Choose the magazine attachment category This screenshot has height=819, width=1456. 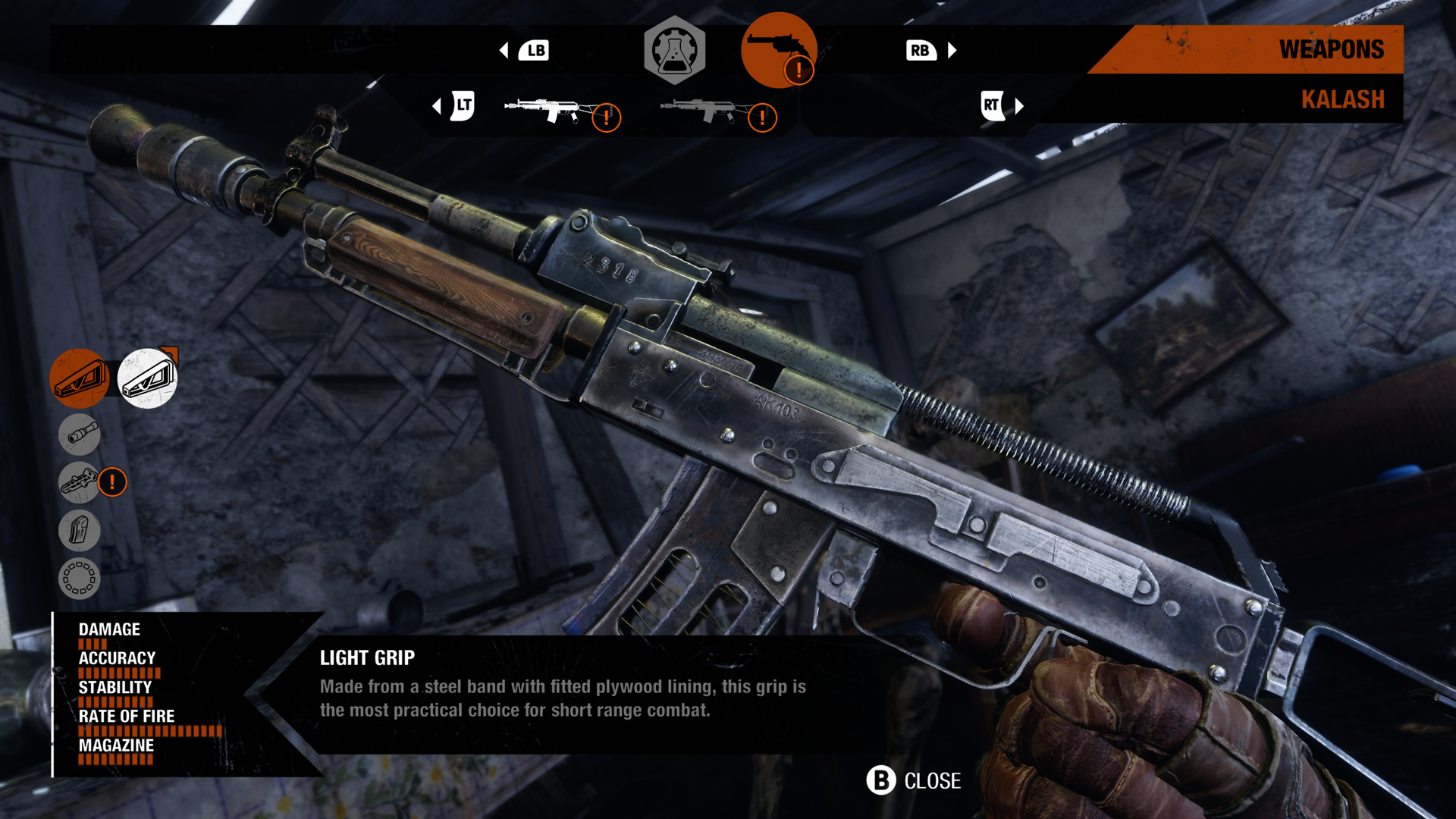click(x=80, y=530)
